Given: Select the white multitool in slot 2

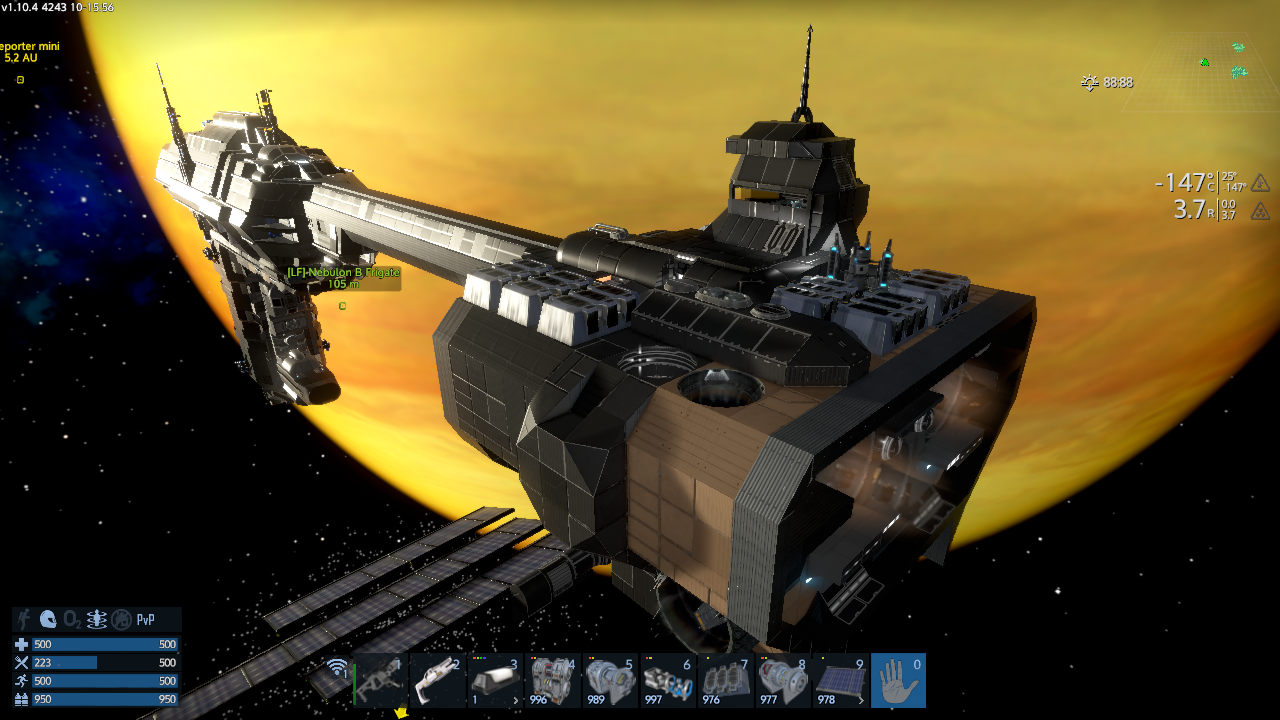Looking at the screenshot, I should (x=438, y=681).
